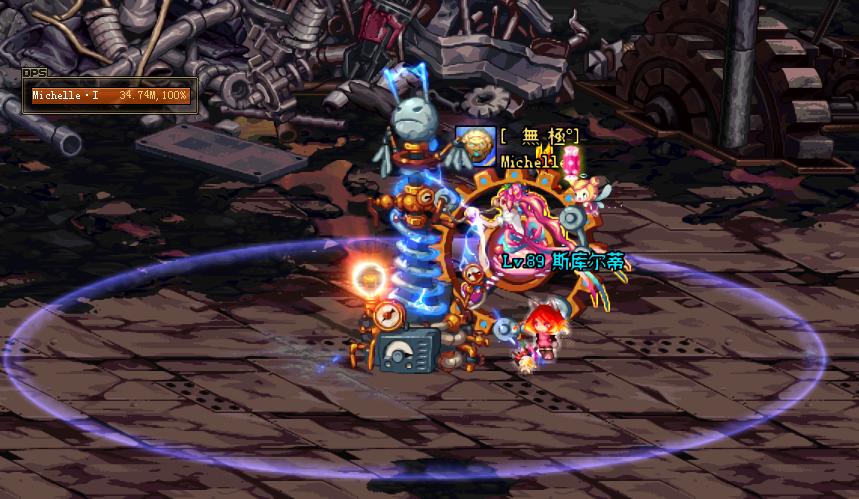Click the DPS panel title tab
This screenshot has width=859, height=499.
[35, 73]
